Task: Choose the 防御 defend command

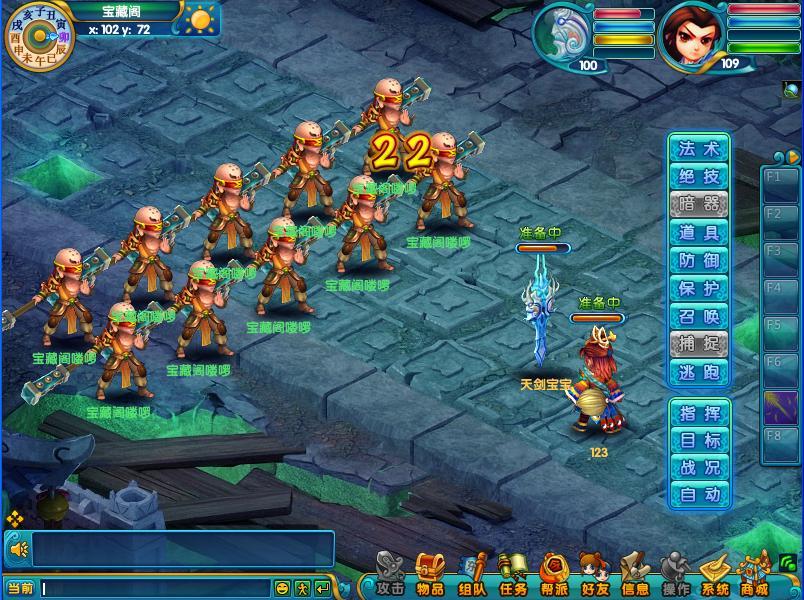Action: (699, 261)
